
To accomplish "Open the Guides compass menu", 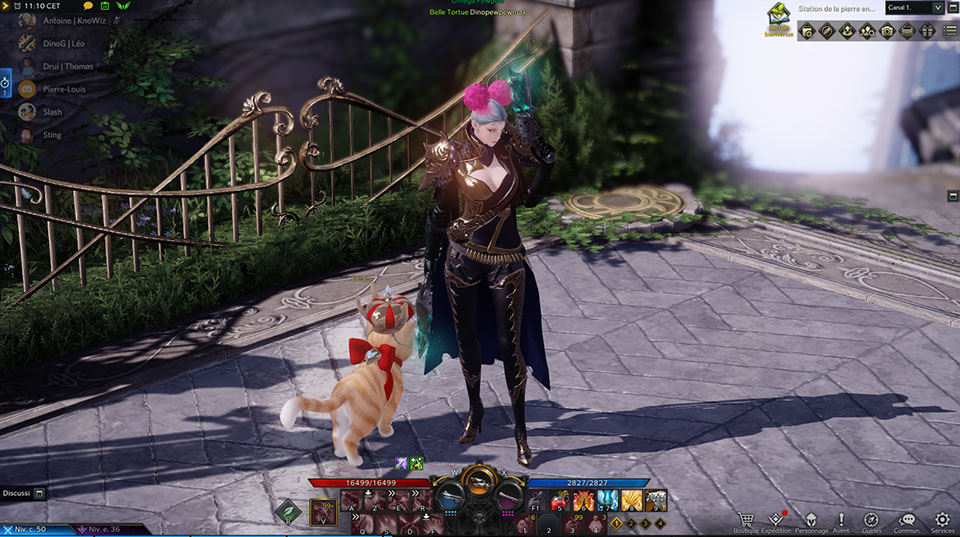I will (x=871, y=520).
